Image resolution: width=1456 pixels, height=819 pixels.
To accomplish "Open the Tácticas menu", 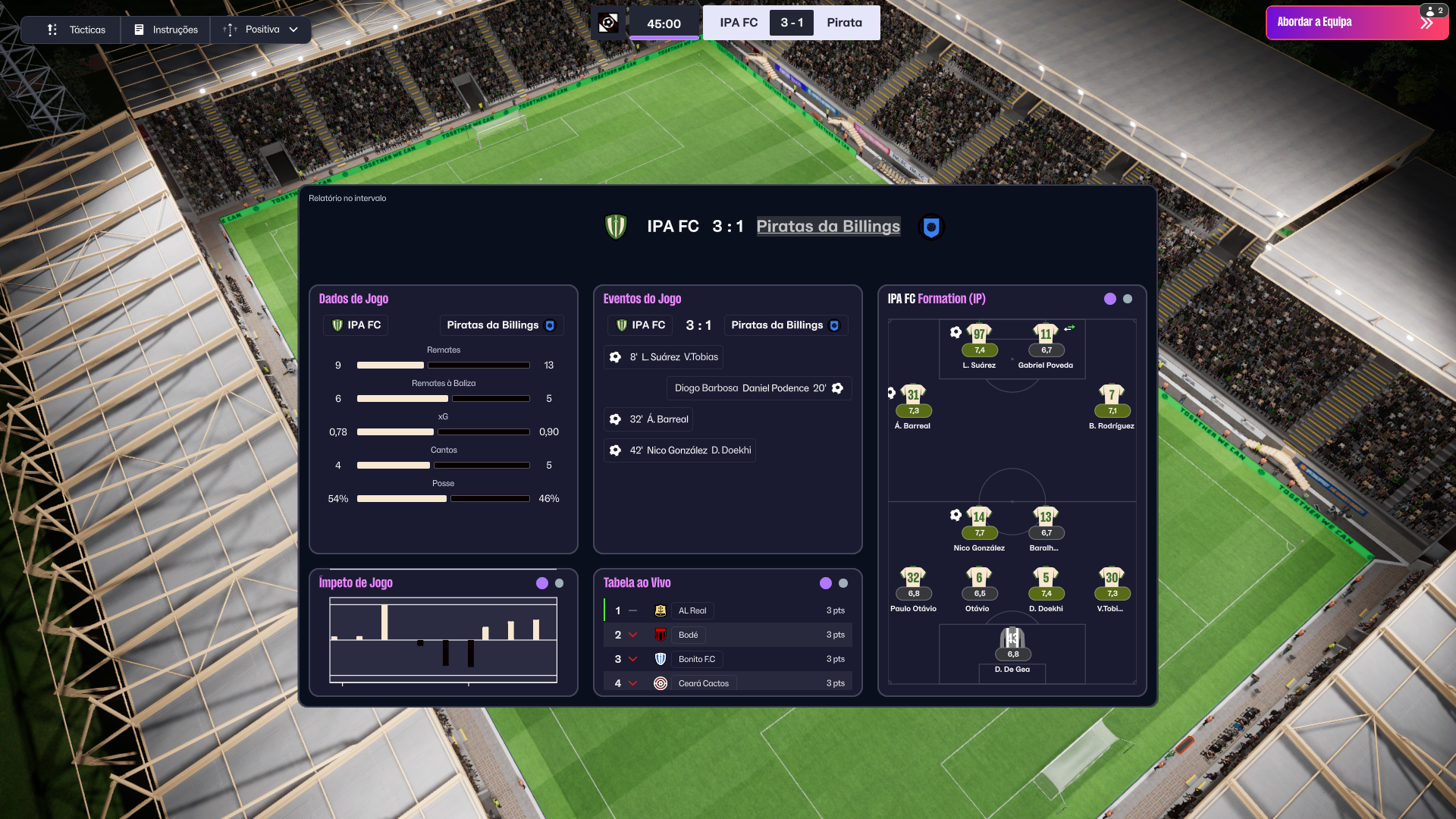I will coord(77,30).
